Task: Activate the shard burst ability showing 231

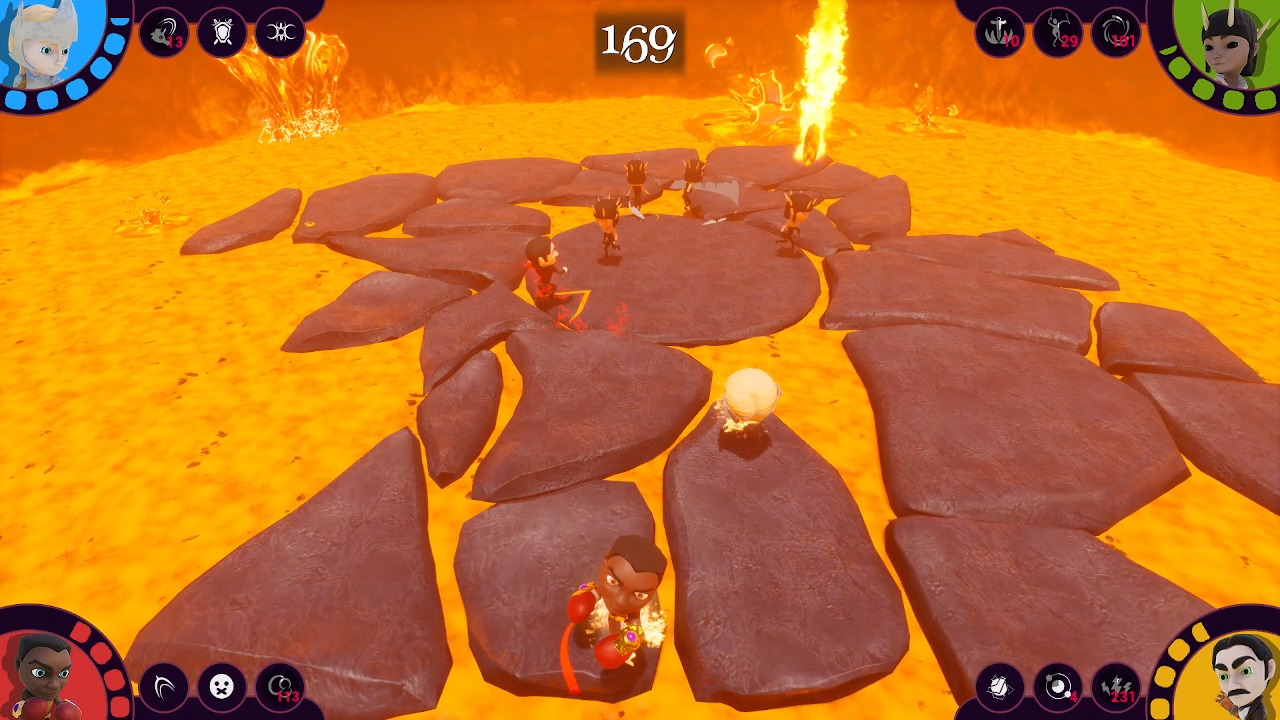Action: [1116, 687]
